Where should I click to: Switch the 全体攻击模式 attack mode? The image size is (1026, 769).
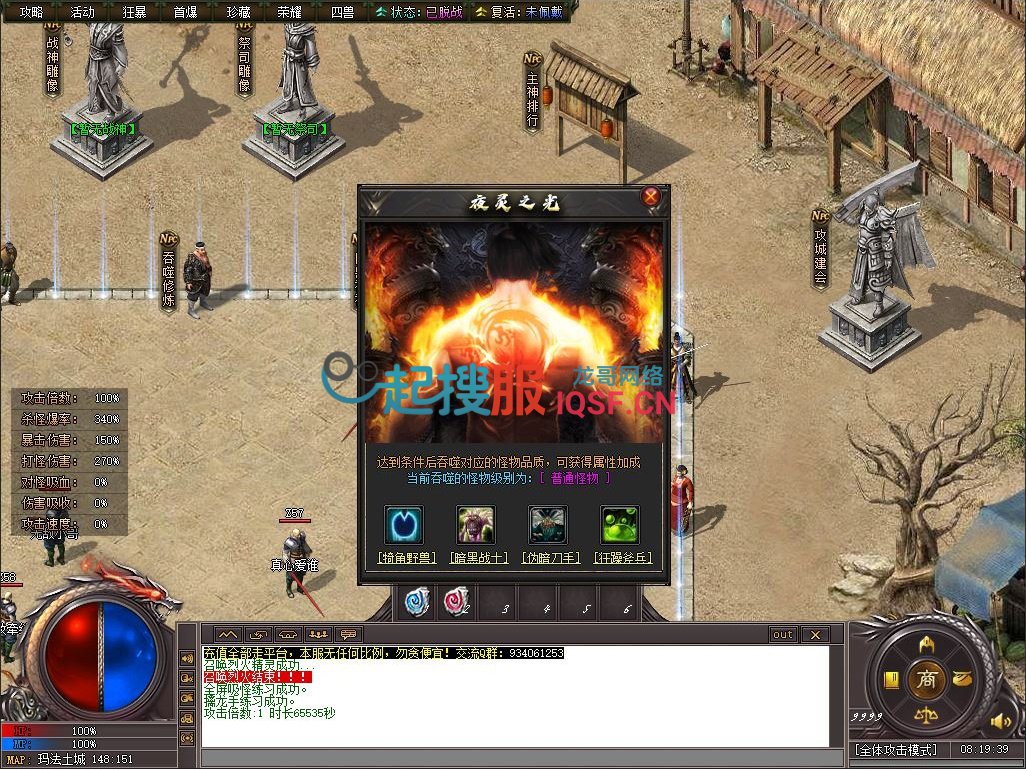coord(894,749)
